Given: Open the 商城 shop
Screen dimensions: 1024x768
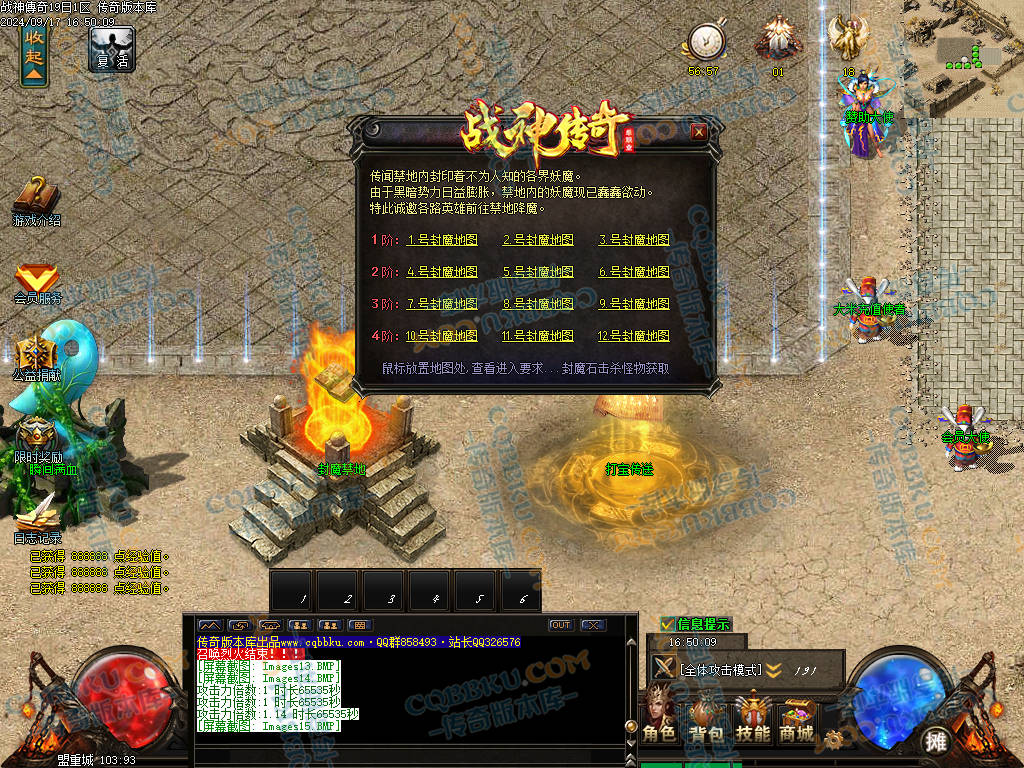Looking at the screenshot, I should pyautogui.click(x=797, y=716).
